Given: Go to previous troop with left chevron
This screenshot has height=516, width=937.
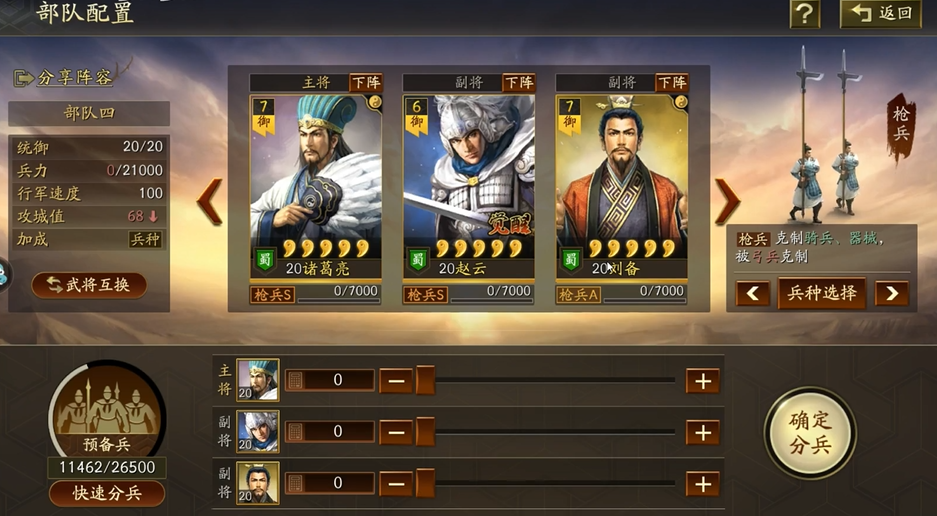Looking at the screenshot, I should tap(210, 202).
